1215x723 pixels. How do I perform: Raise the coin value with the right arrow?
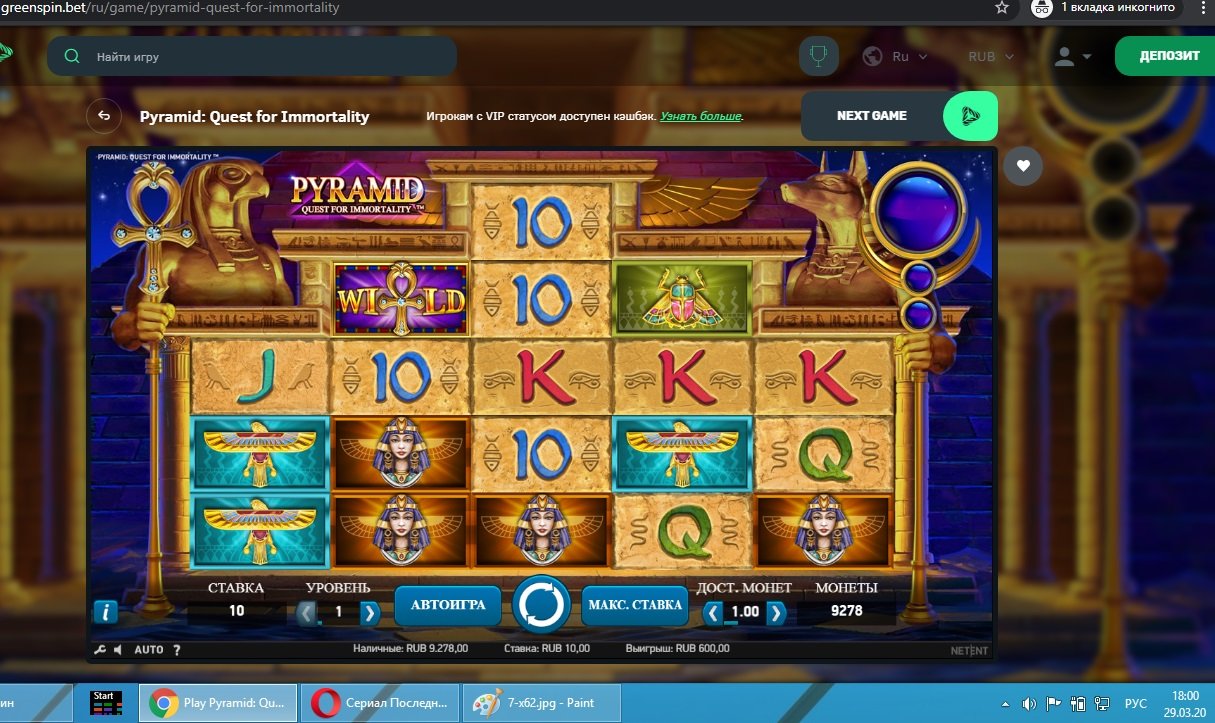pos(776,612)
